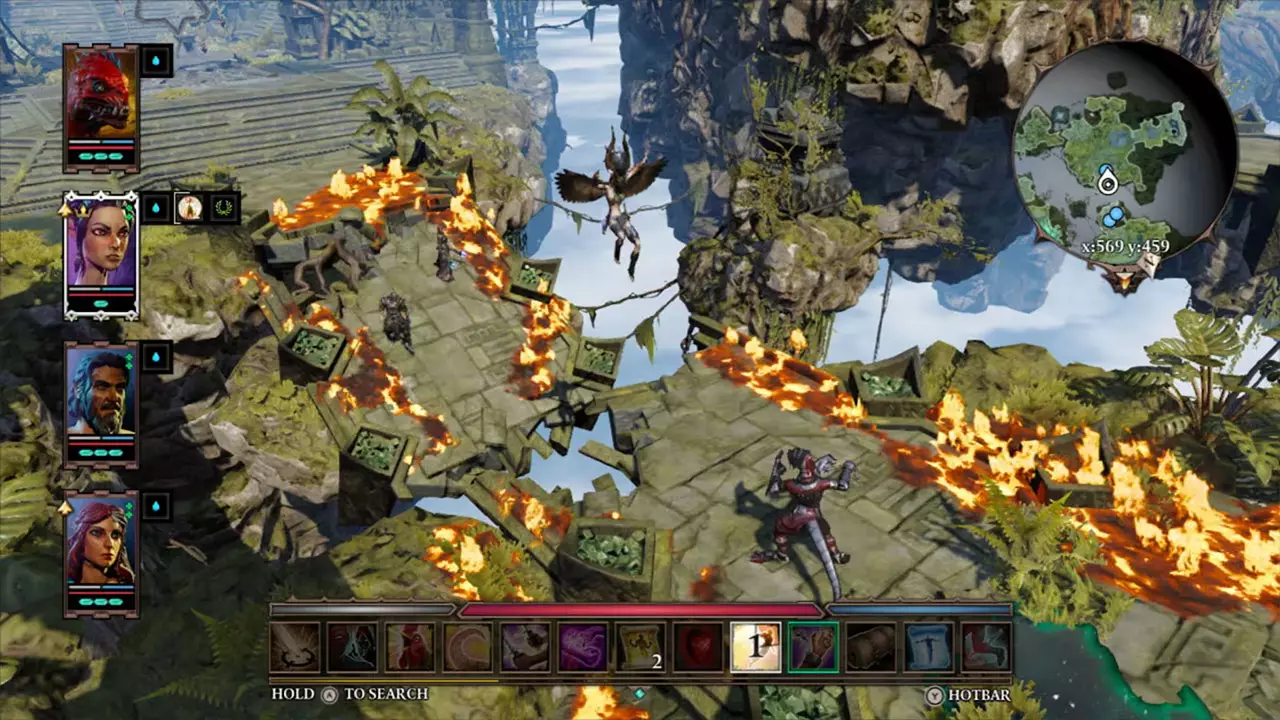Activate the HOLD TO SEARCH prompt
The width and height of the screenshot is (1280, 720).
[330, 692]
